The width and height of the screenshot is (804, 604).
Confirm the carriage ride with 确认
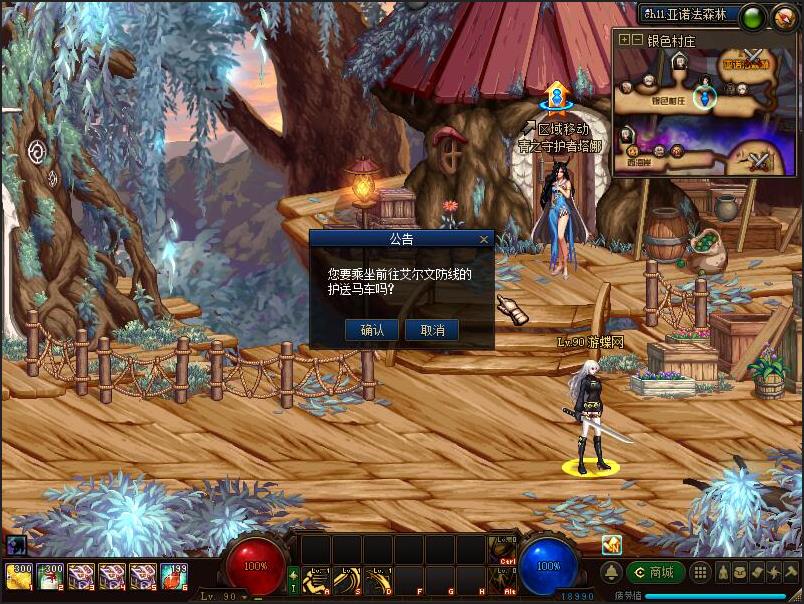tap(372, 330)
